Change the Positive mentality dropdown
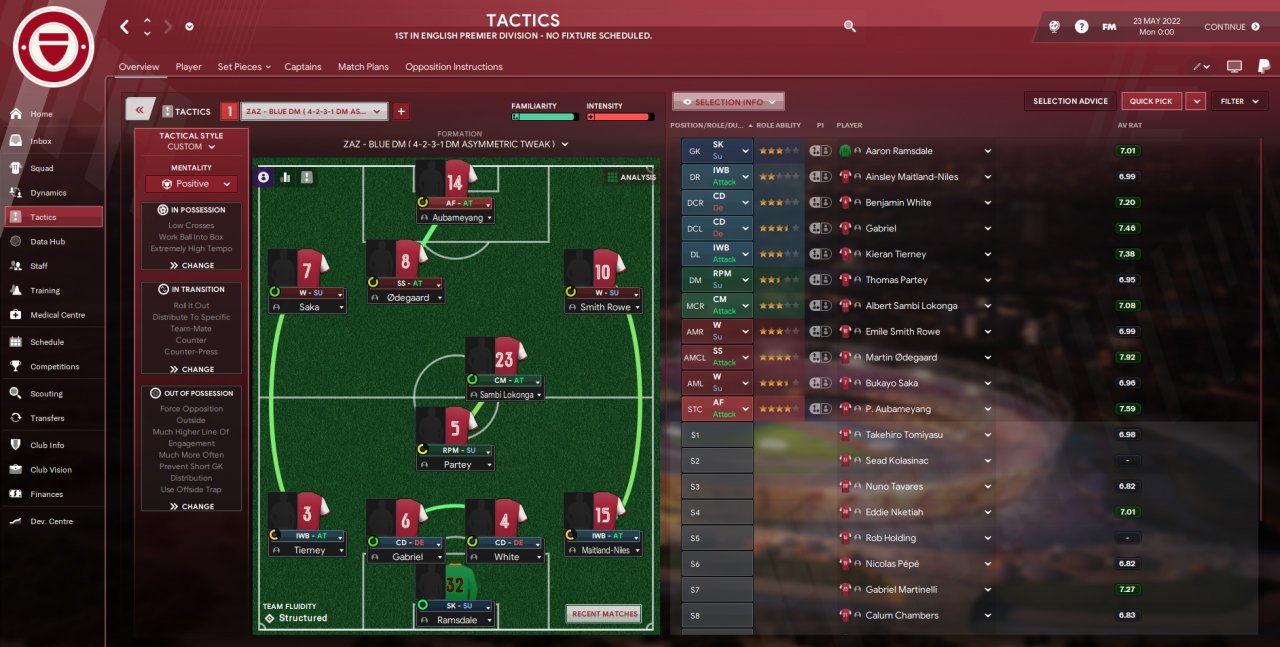The image size is (1280, 647). [x=191, y=184]
